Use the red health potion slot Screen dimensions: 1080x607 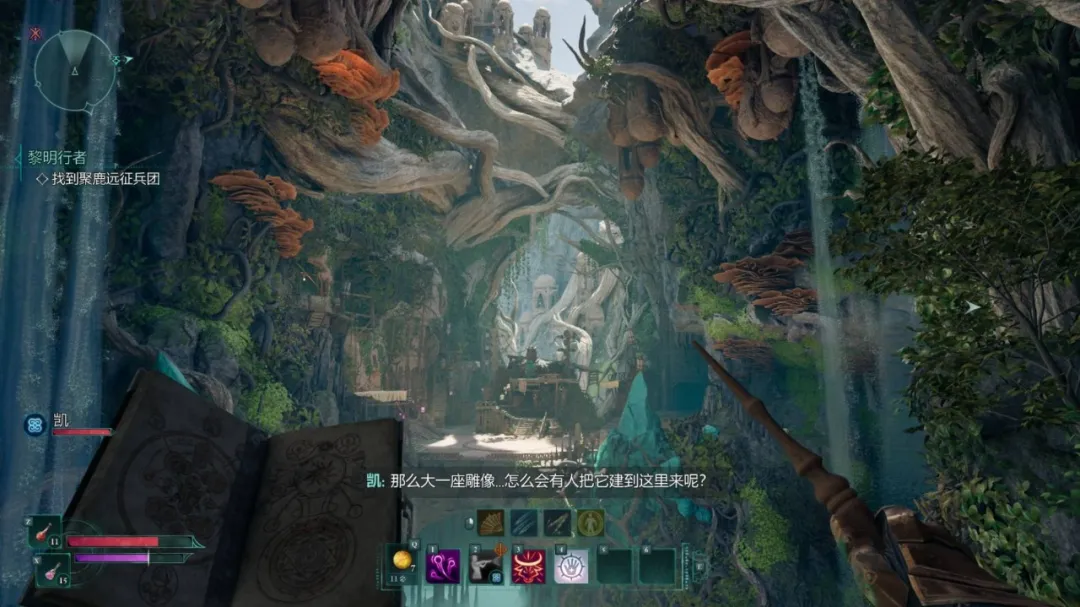45,531
